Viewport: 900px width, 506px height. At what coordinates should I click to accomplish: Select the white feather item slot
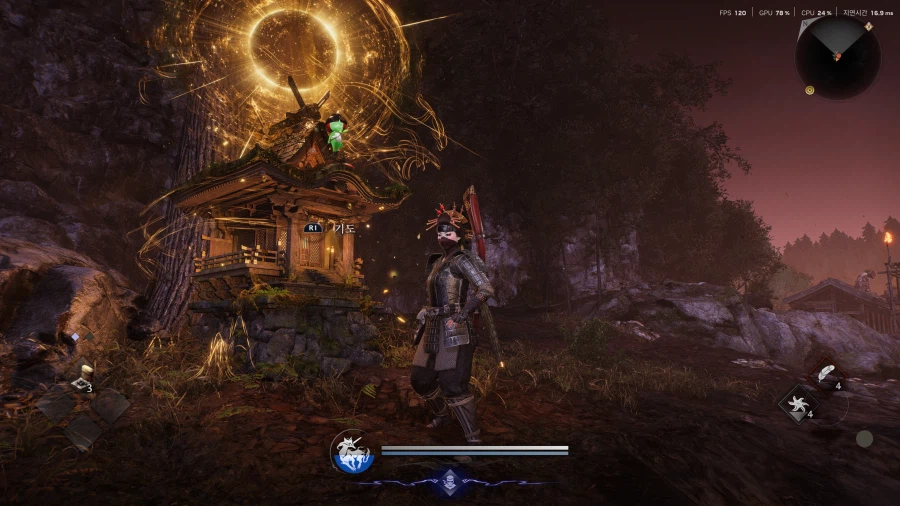(x=826, y=375)
